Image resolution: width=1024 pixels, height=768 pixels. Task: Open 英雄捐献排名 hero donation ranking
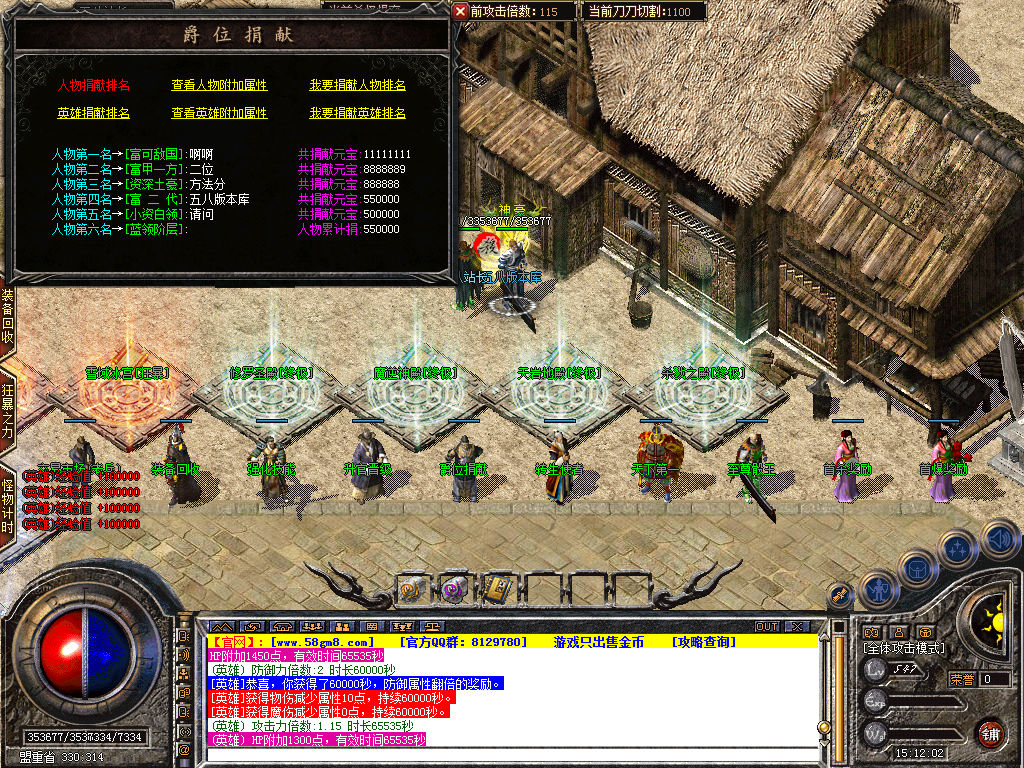(93, 114)
